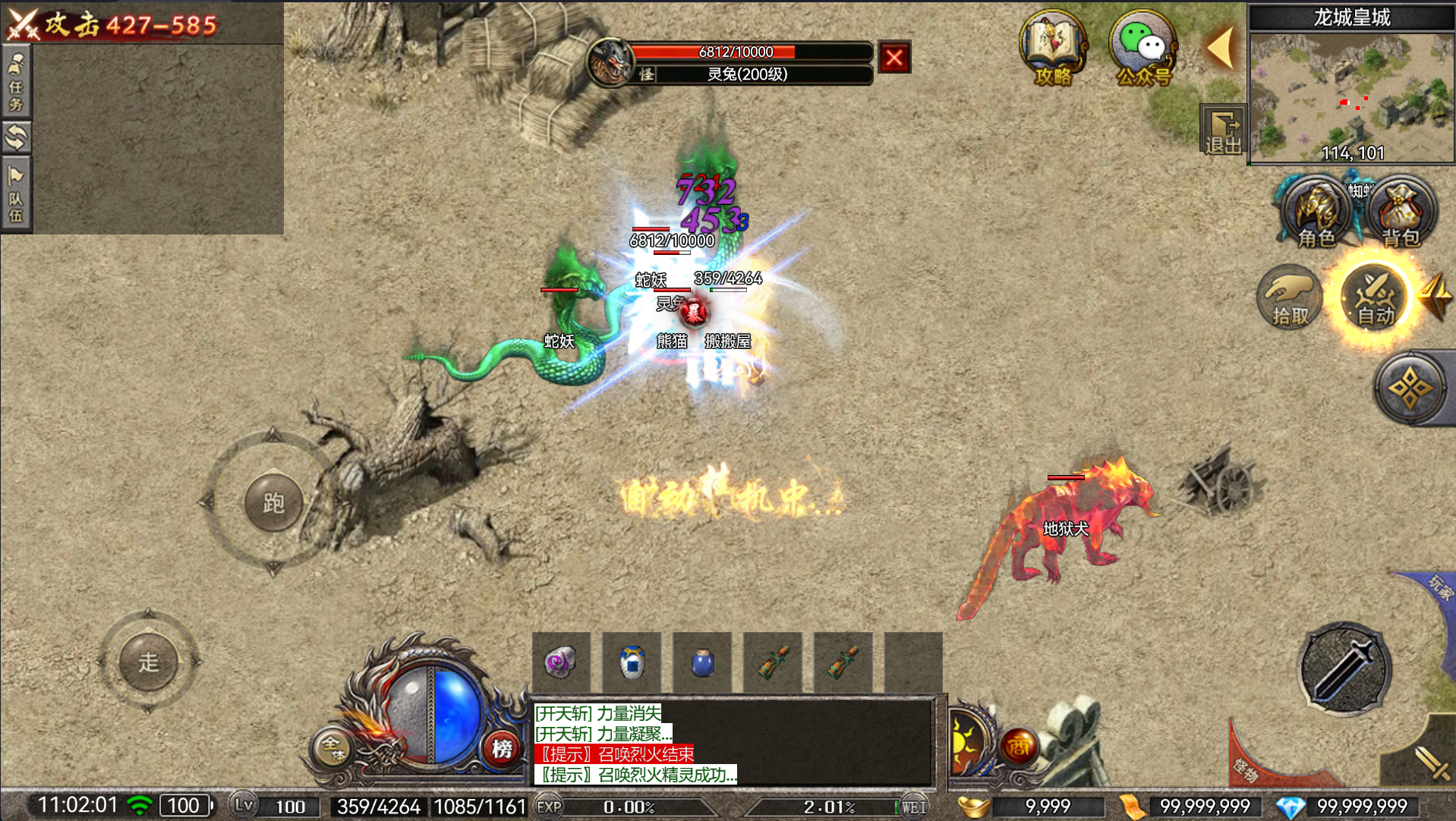The image size is (1456, 821).
Task: Open the 公众号 WeChat account icon
Action: click(x=1142, y=48)
